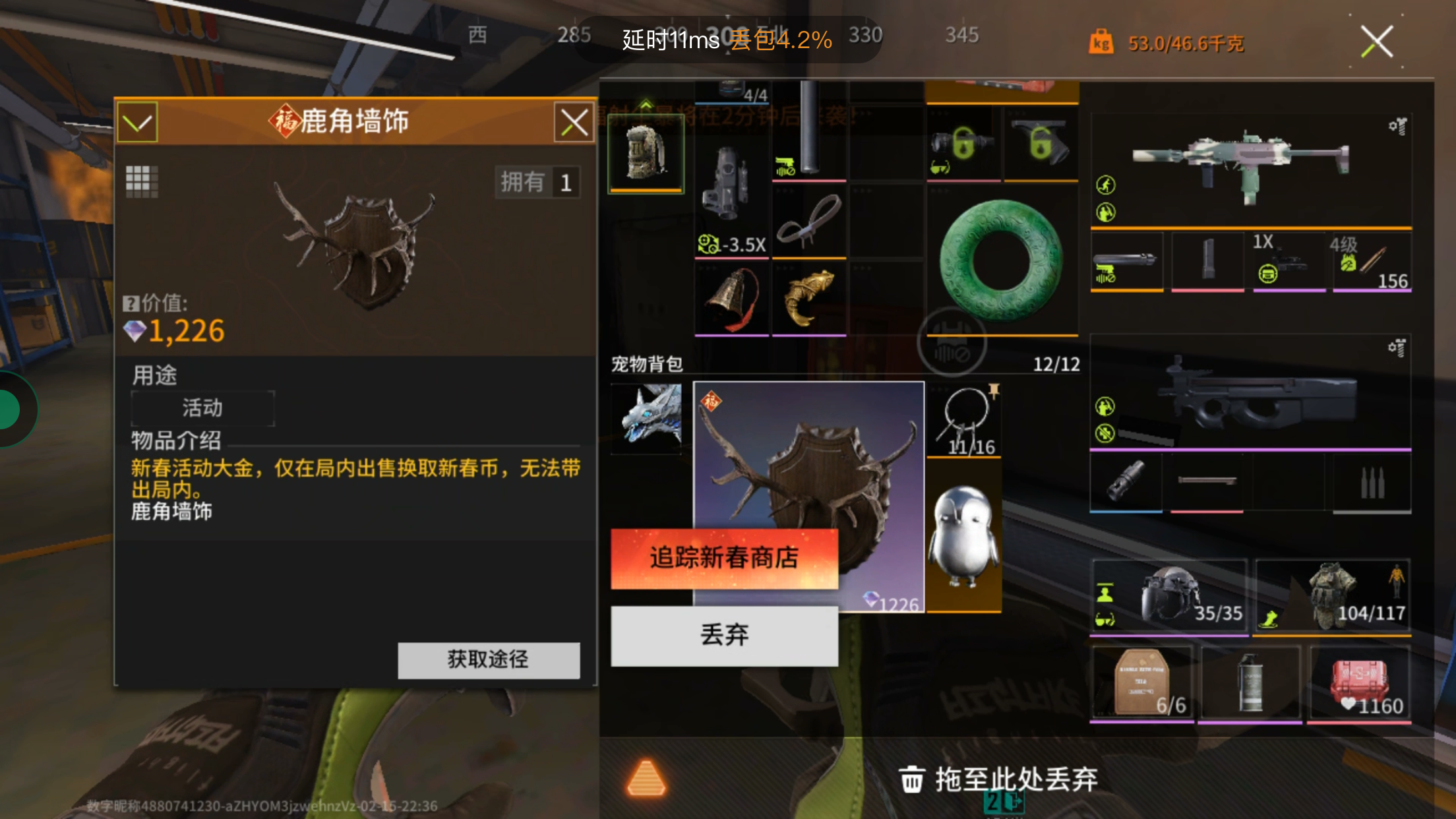
Task: Select the 4级 ammo slot with 156 rounds
Action: click(1372, 262)
